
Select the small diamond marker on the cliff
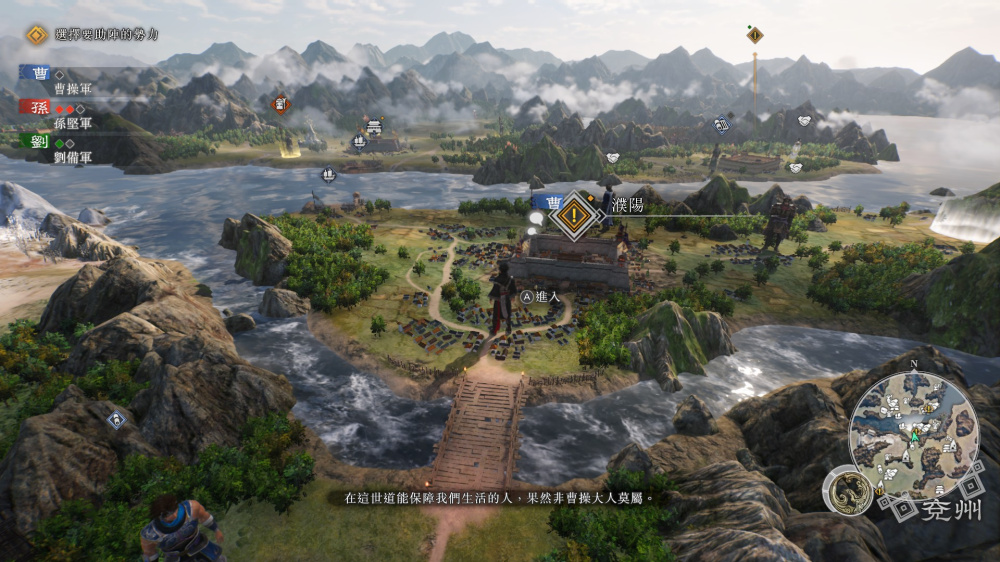116,420
